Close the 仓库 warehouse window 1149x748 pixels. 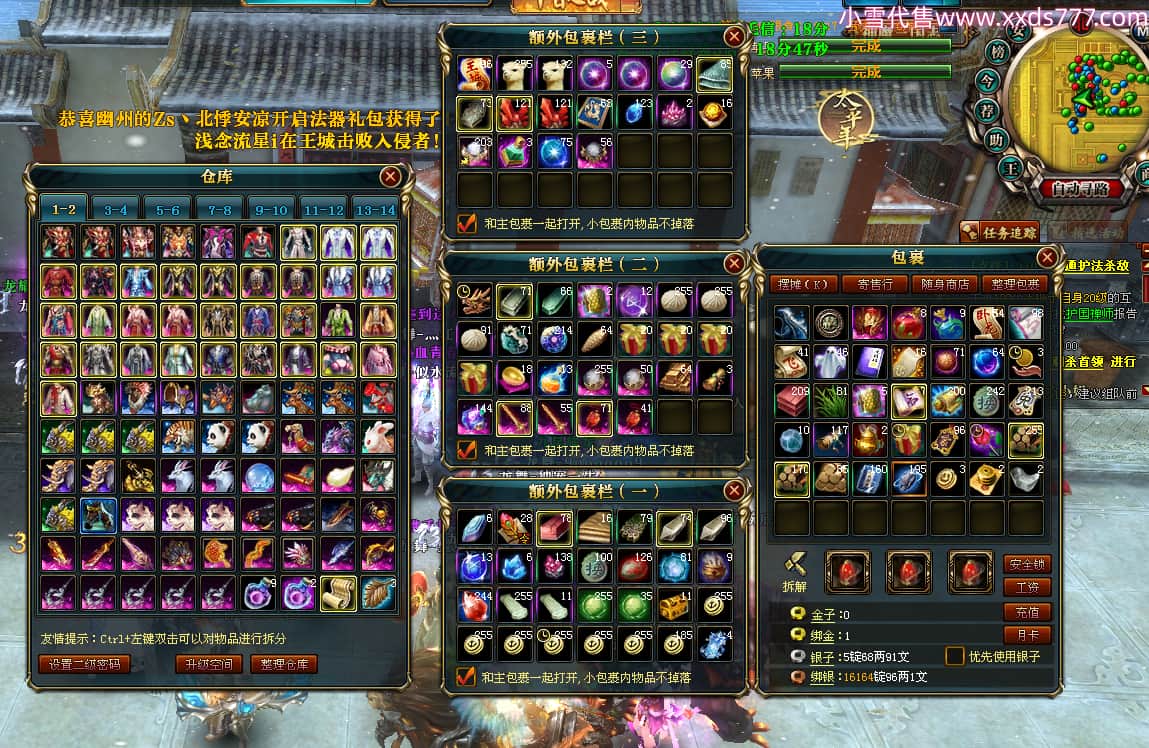pos(390,177)
